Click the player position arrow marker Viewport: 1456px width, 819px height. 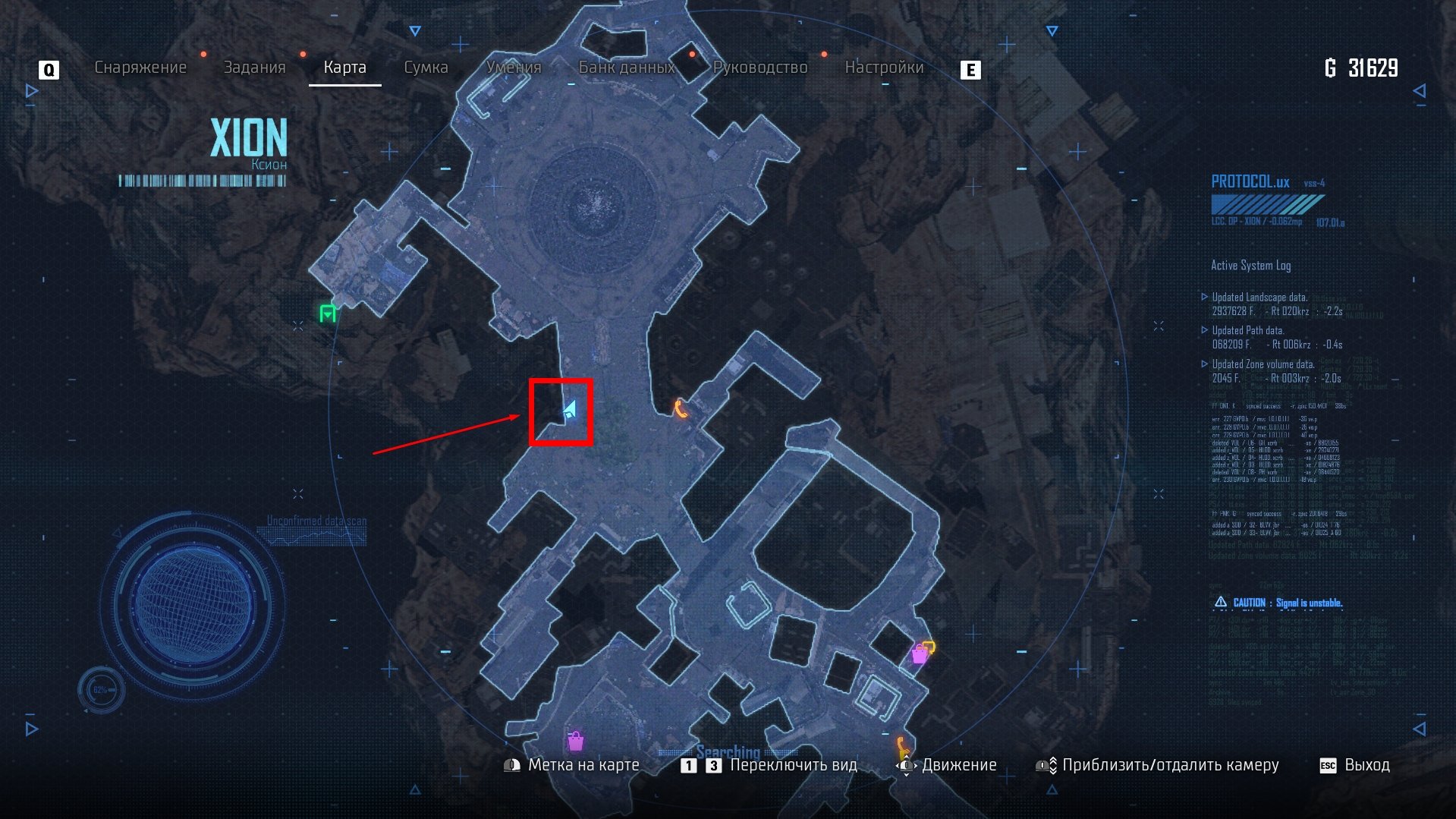click(571, 411)
